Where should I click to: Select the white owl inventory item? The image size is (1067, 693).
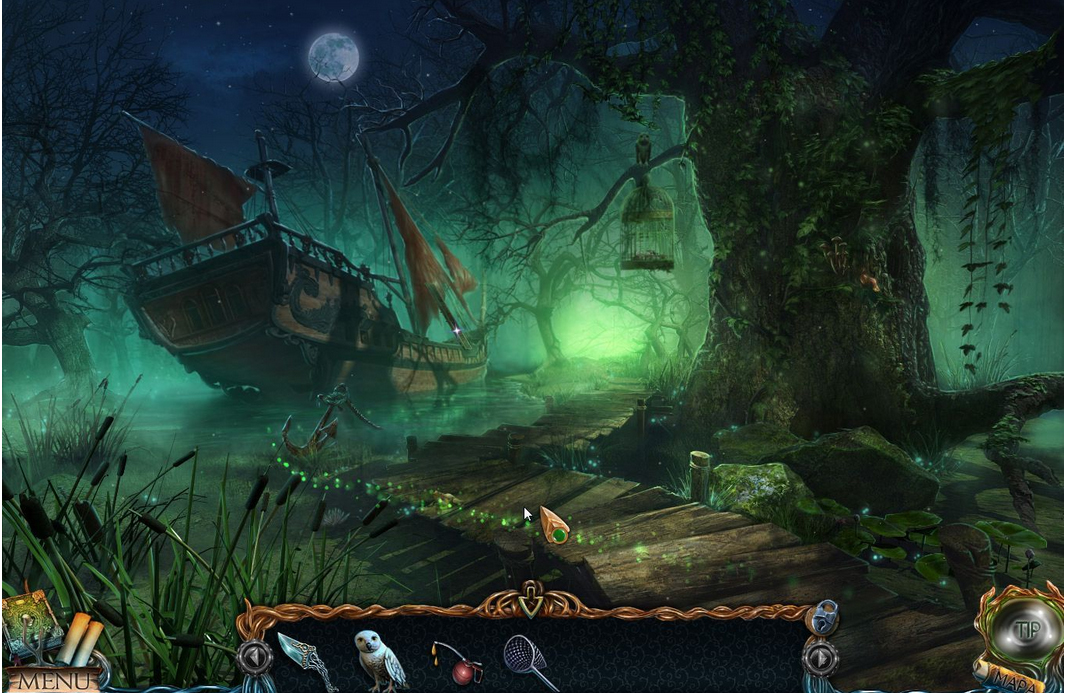point(381,659)
